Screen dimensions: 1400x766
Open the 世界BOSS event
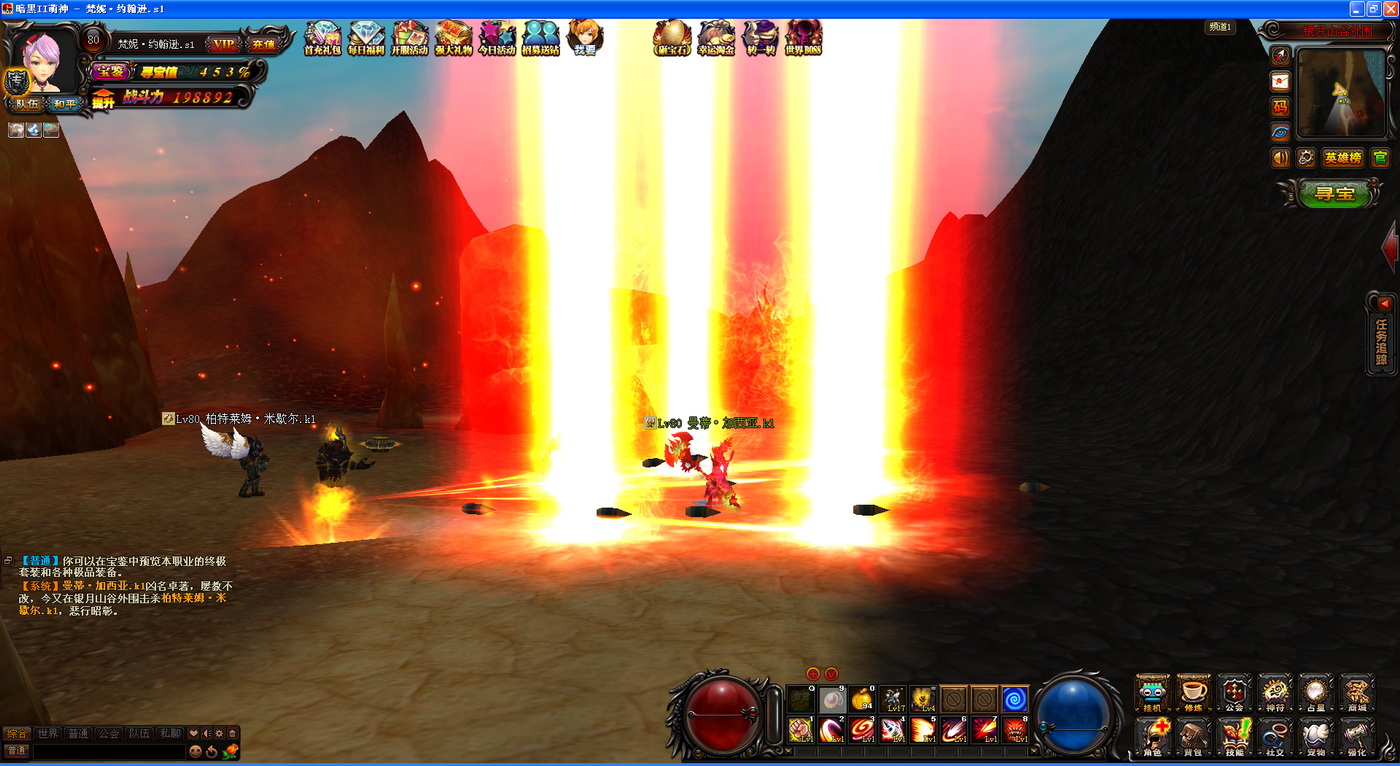[803, 39]
